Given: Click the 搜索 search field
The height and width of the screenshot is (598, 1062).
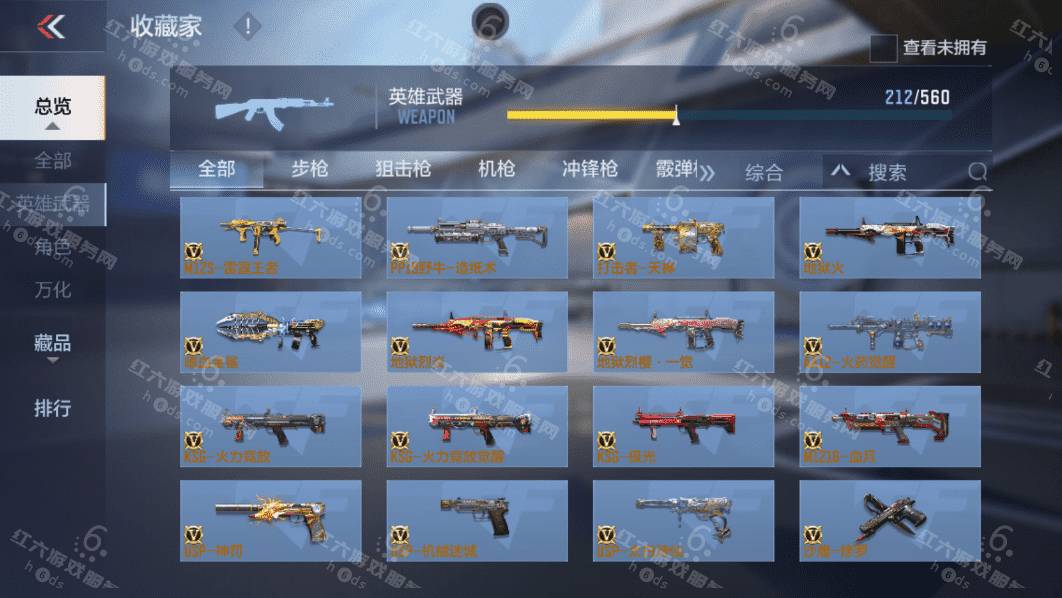Looking at the screenshot, I should pos(910,172).
